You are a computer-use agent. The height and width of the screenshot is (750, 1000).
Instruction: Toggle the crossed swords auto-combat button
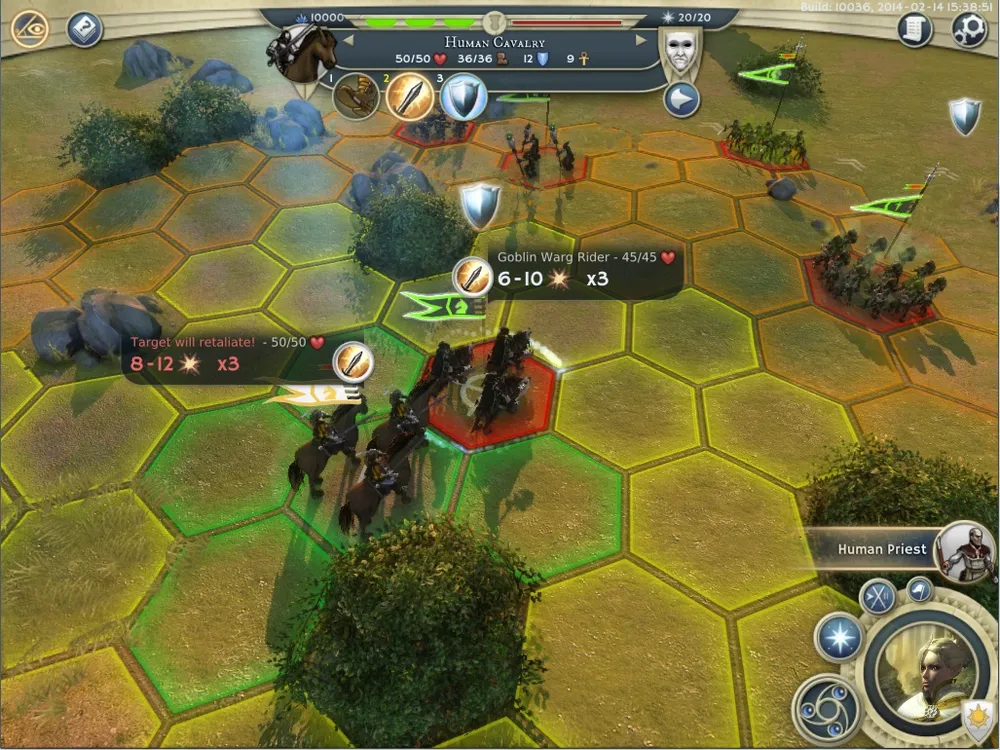877,598
